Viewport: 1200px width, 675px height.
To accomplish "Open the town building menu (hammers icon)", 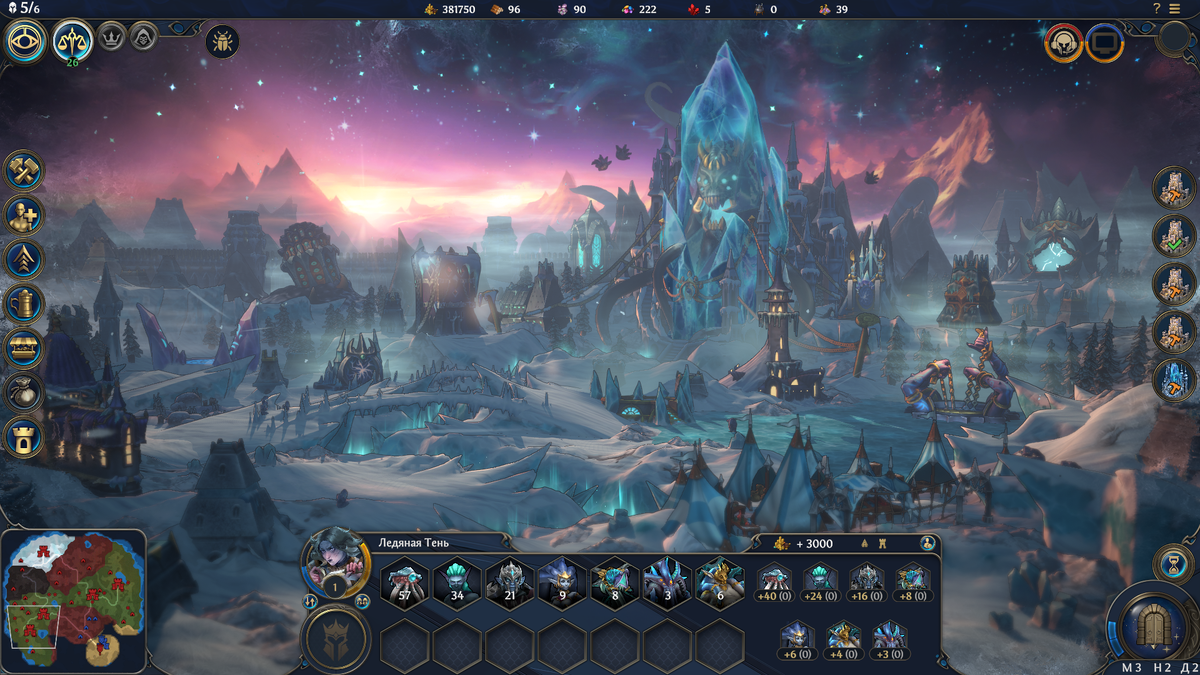I will (24, 170).
